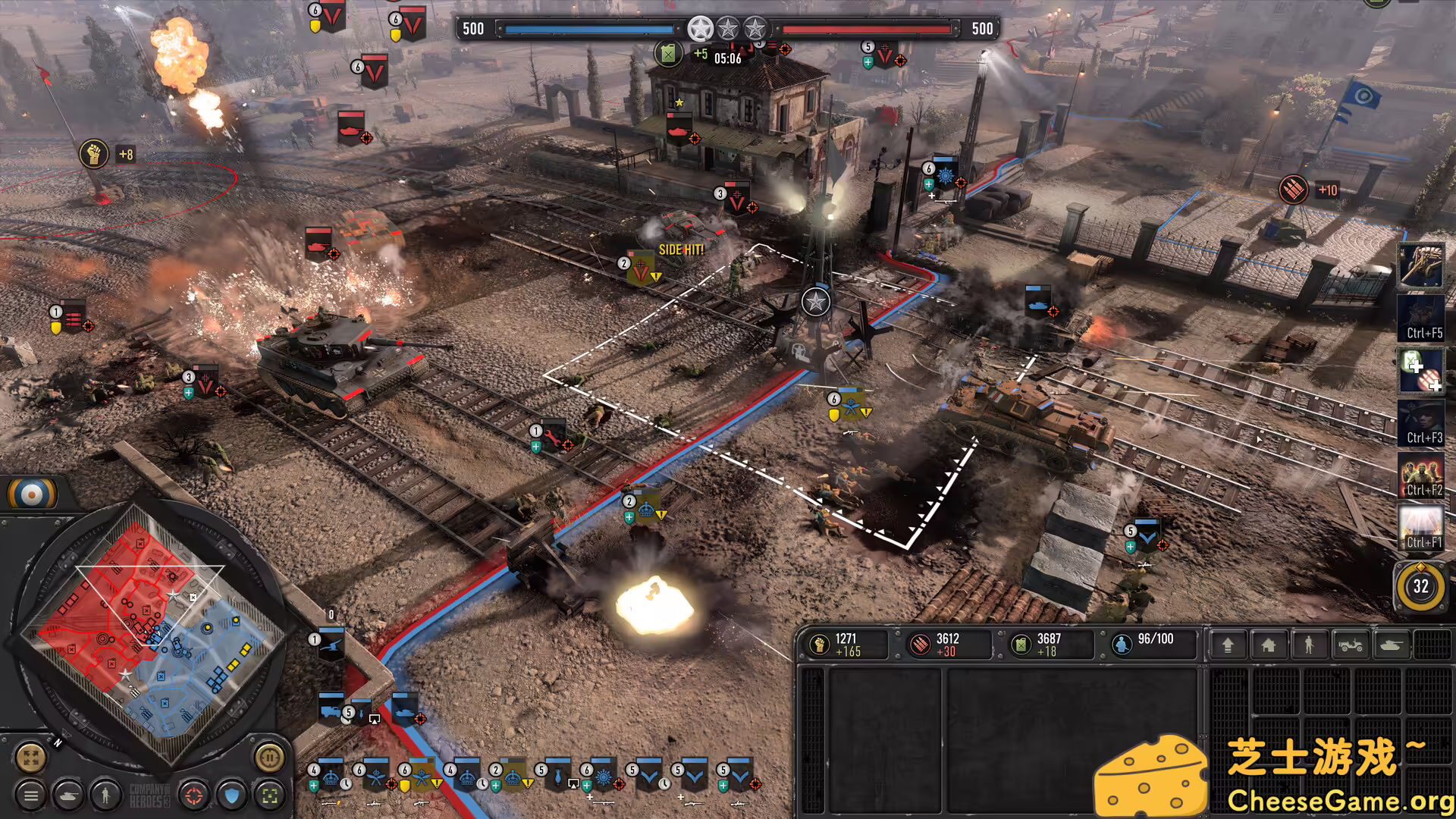Open the hamburger game menu beside the minimap

point(30,797)
